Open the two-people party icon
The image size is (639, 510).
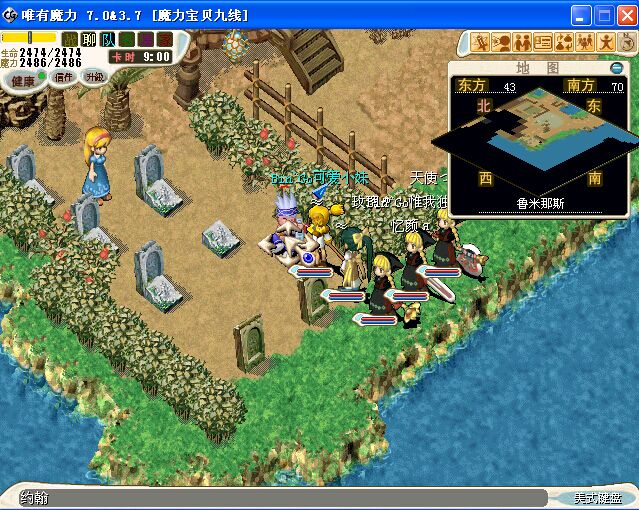pos(523,42)
